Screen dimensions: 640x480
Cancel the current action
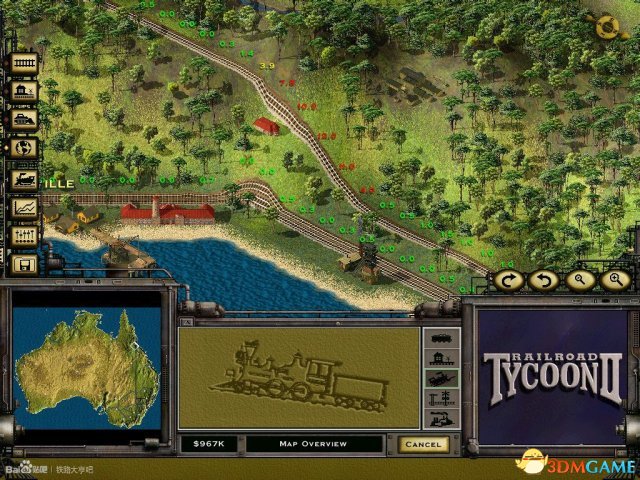422,443
